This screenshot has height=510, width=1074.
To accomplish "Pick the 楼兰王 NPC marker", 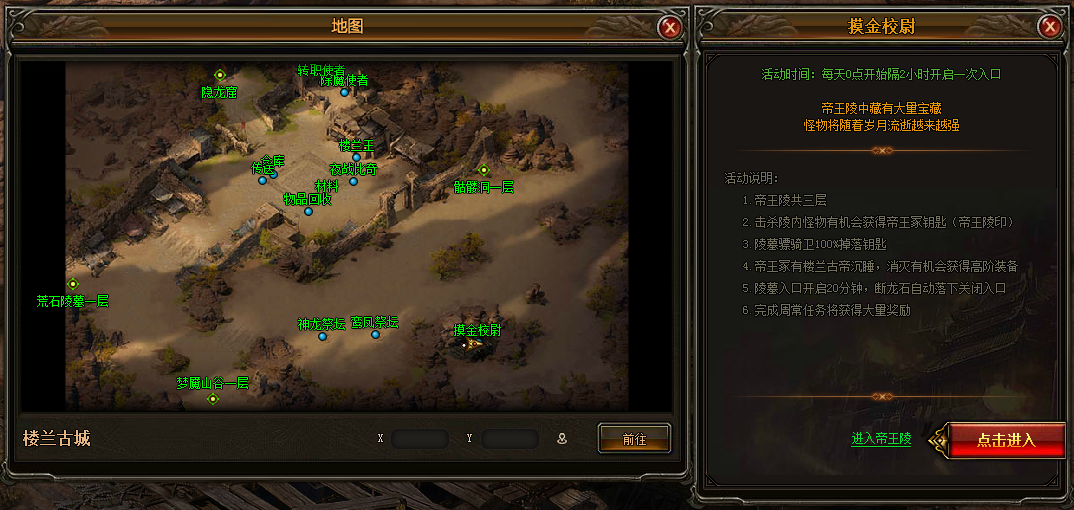I will 356,157.
